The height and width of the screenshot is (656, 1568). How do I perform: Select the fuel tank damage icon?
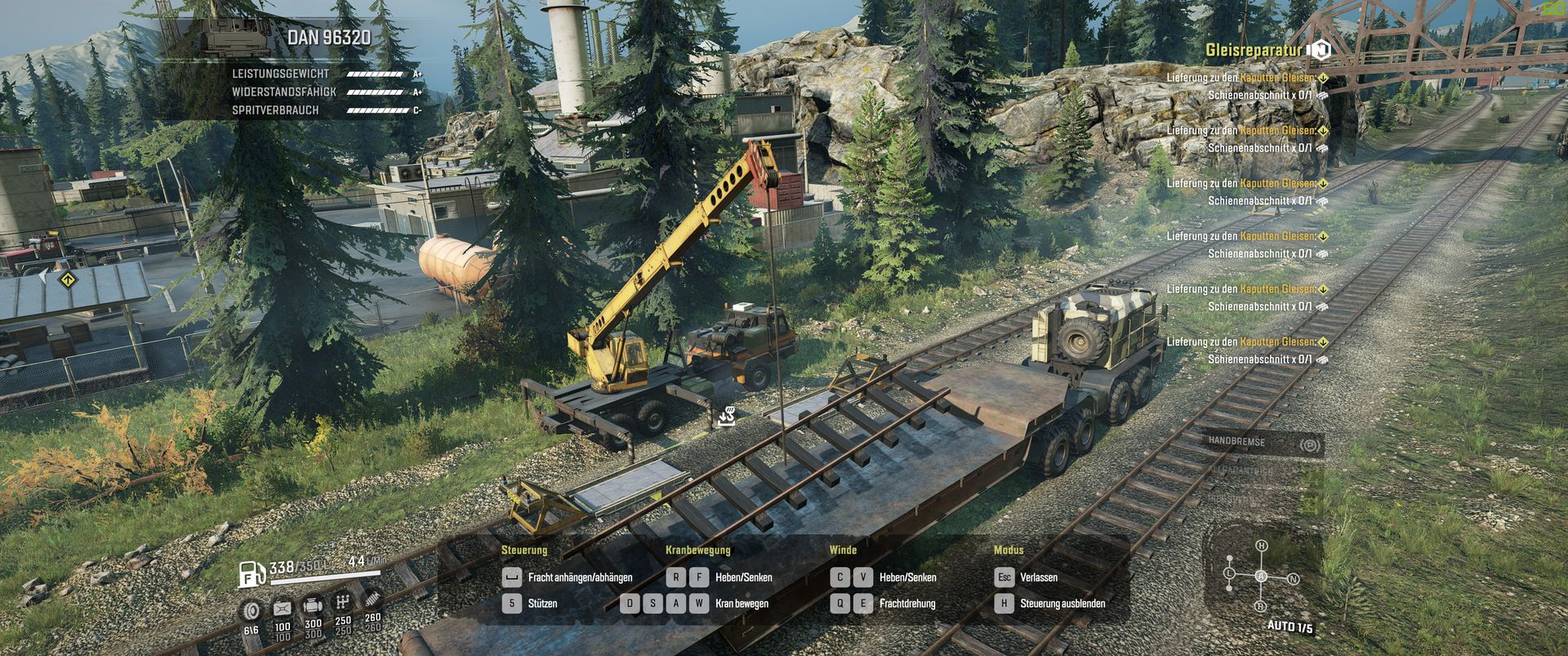283,609
